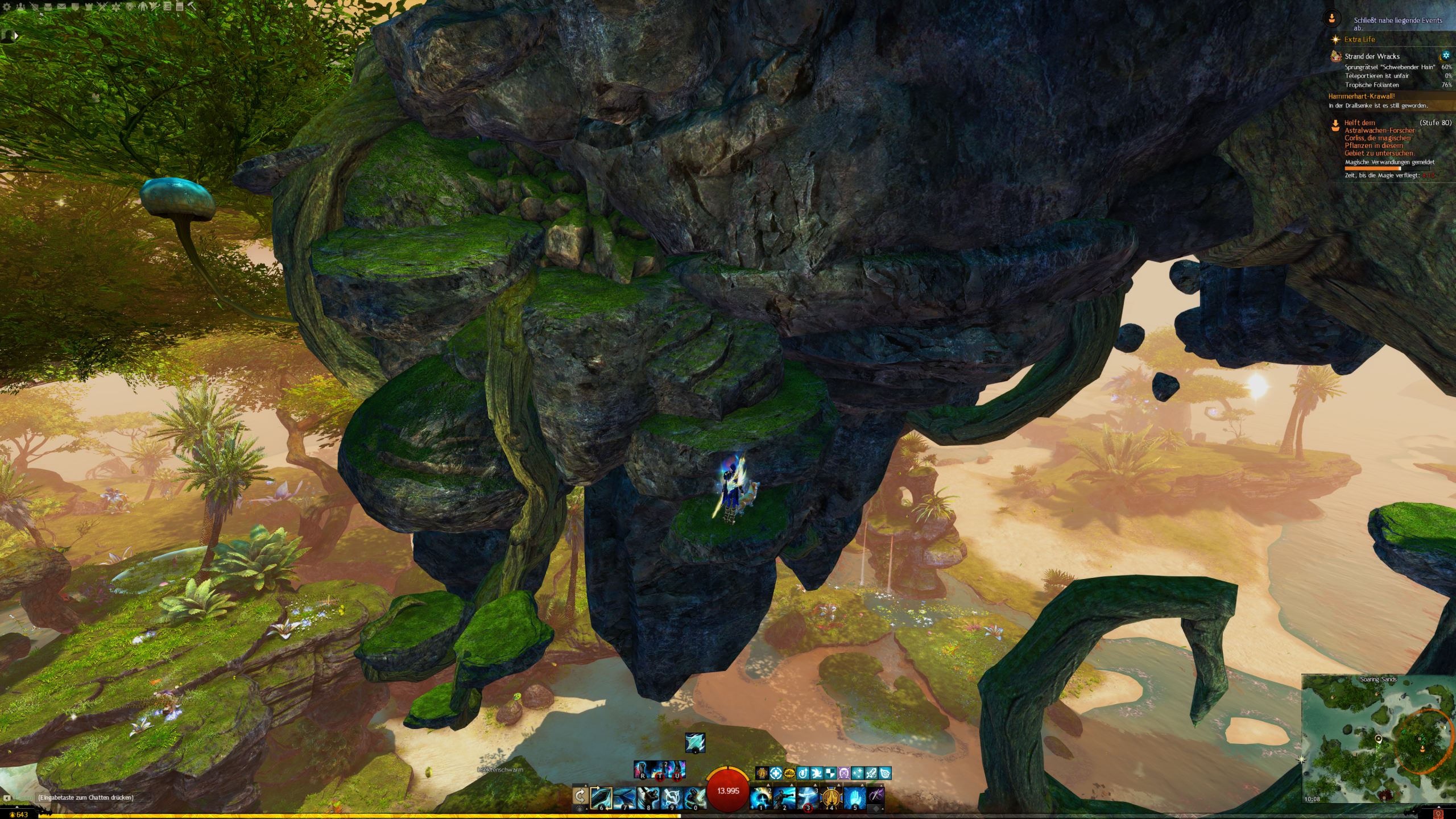Screen dimensions: 1456x819
Task: Click the chat input prompt field
Action: [85, 797]
